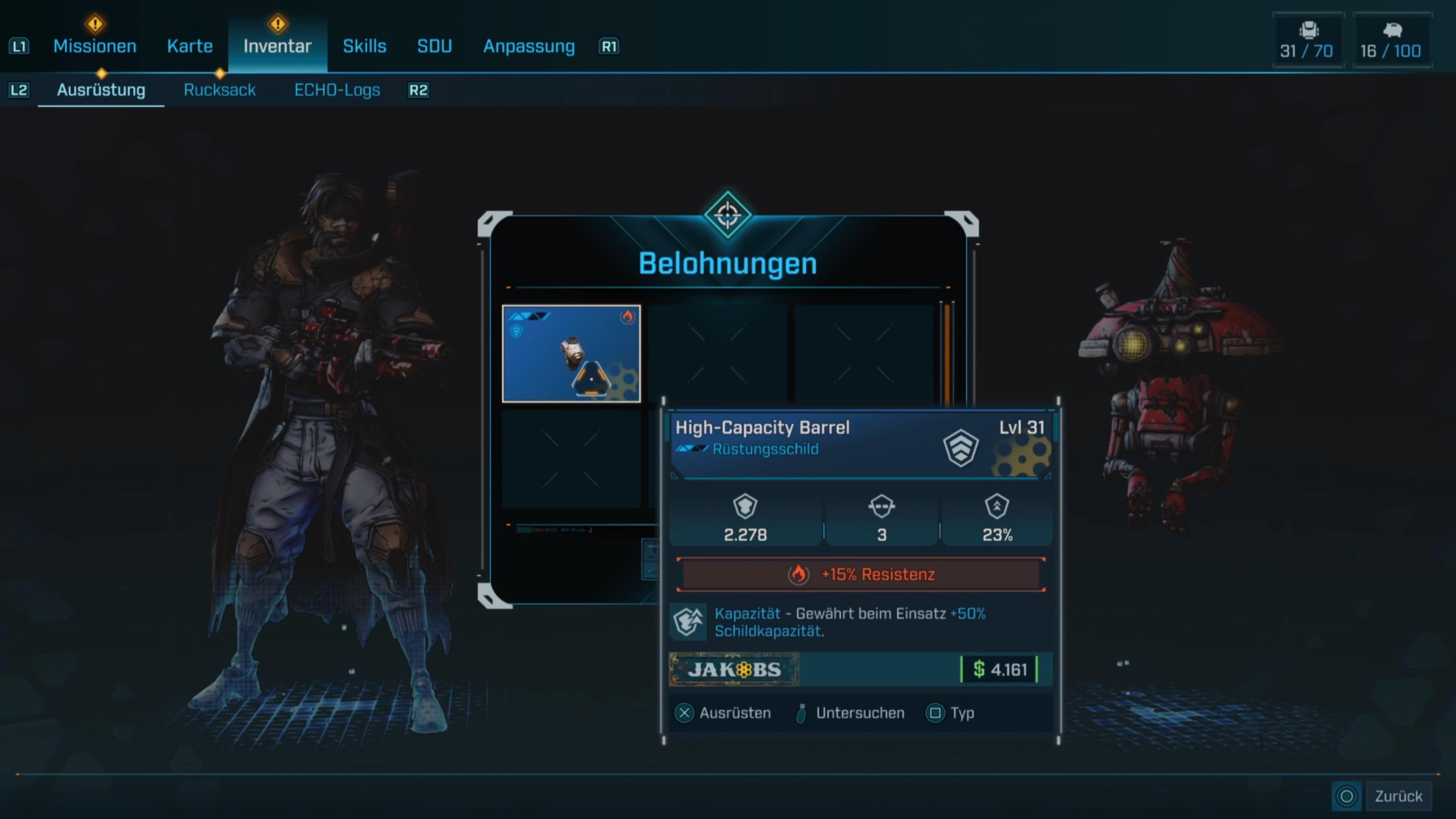Click the fire element icon on the Resistenz bar
Screen dimensions: 1456x819
pyautogui.click(x=799, y=574)
